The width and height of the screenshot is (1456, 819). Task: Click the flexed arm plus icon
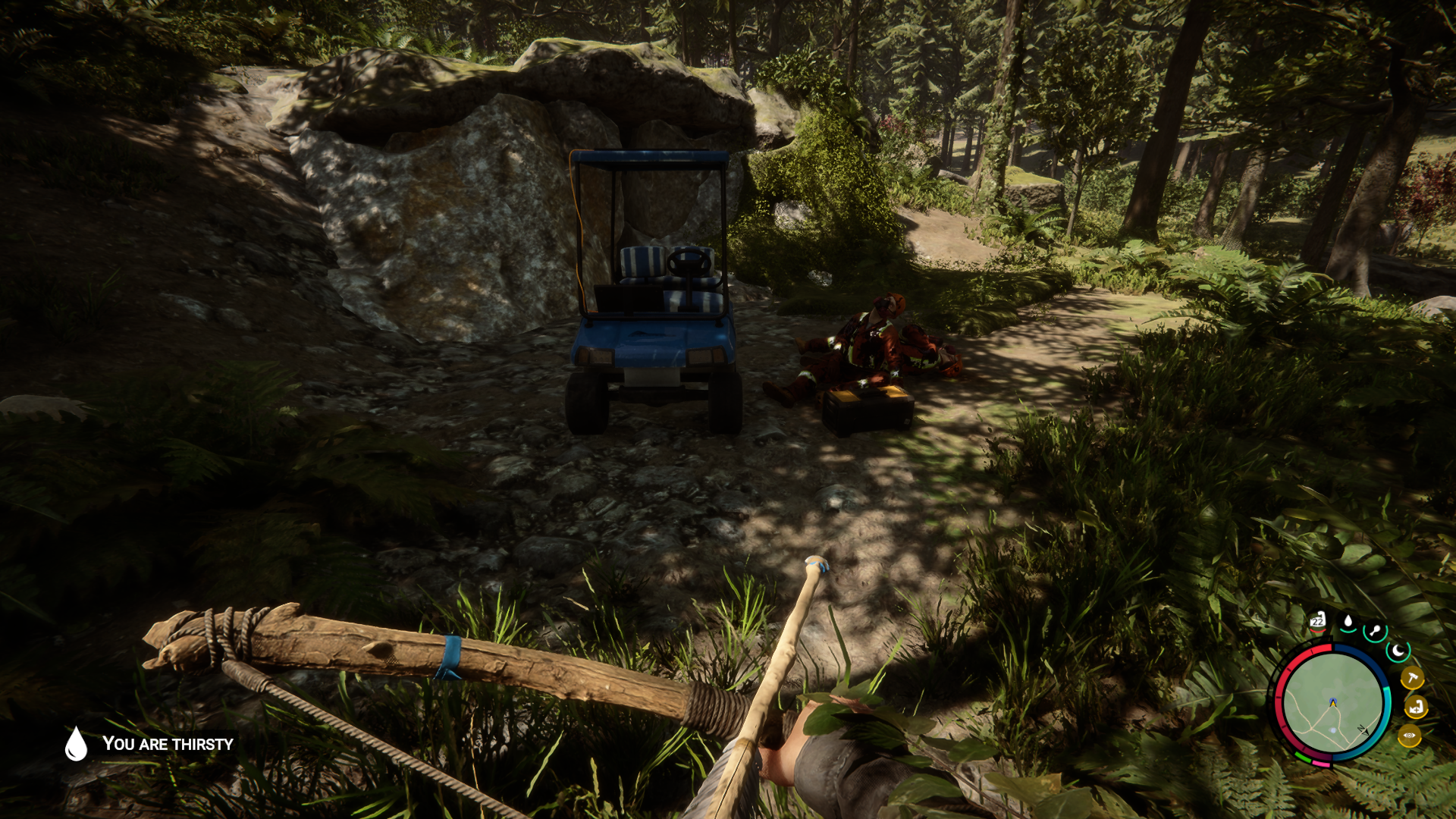[x=1415, y=708]
